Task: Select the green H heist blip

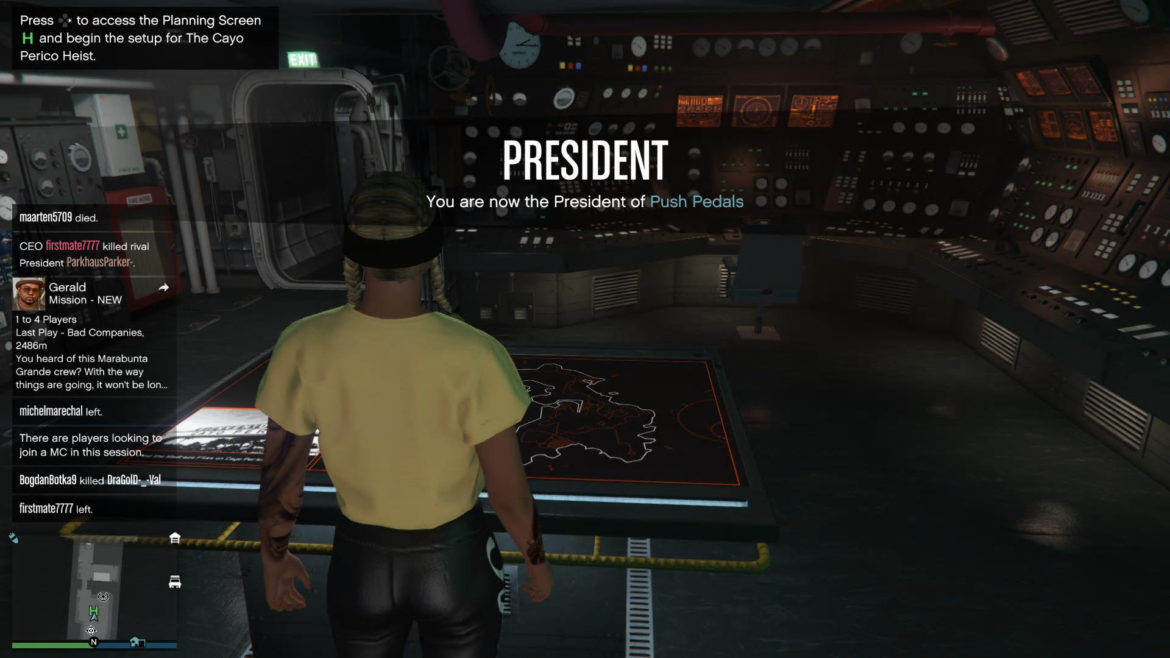Action: [94, 611]
